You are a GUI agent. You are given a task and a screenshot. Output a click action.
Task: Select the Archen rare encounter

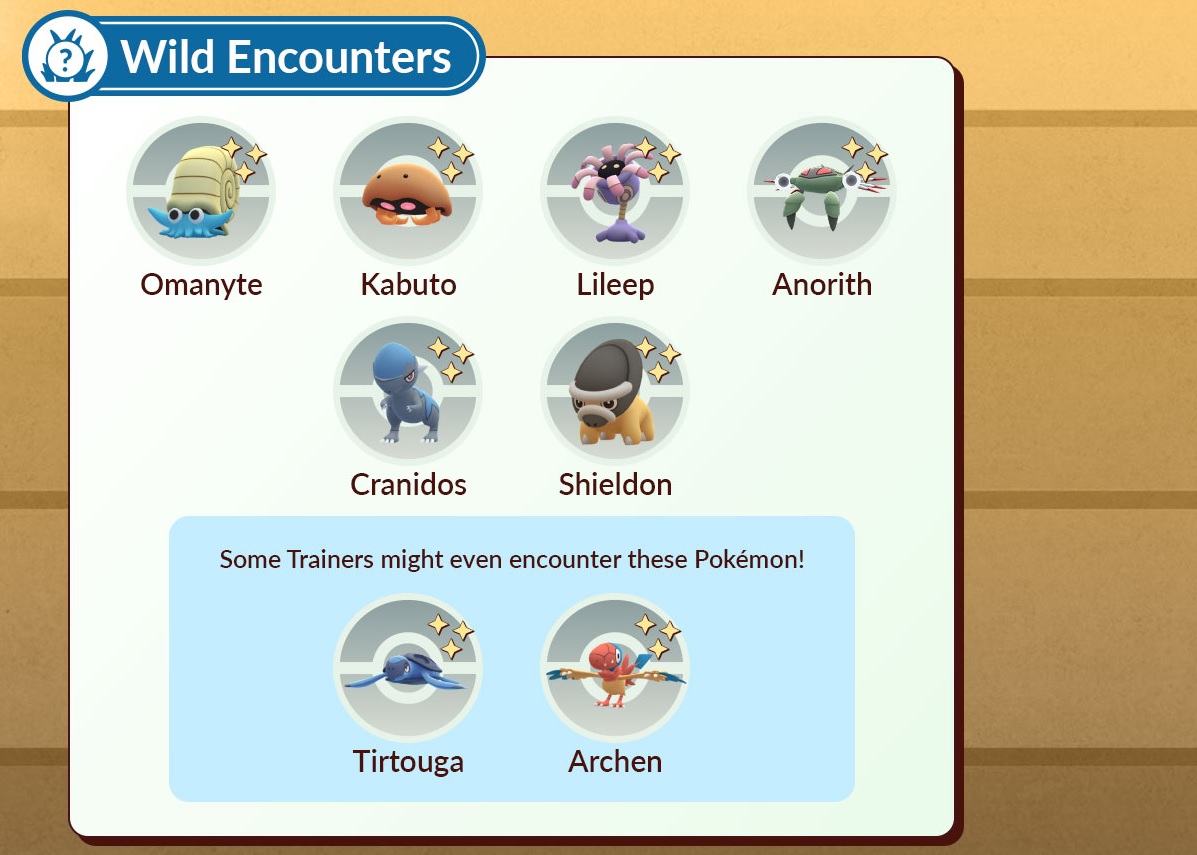click(615, 669)
